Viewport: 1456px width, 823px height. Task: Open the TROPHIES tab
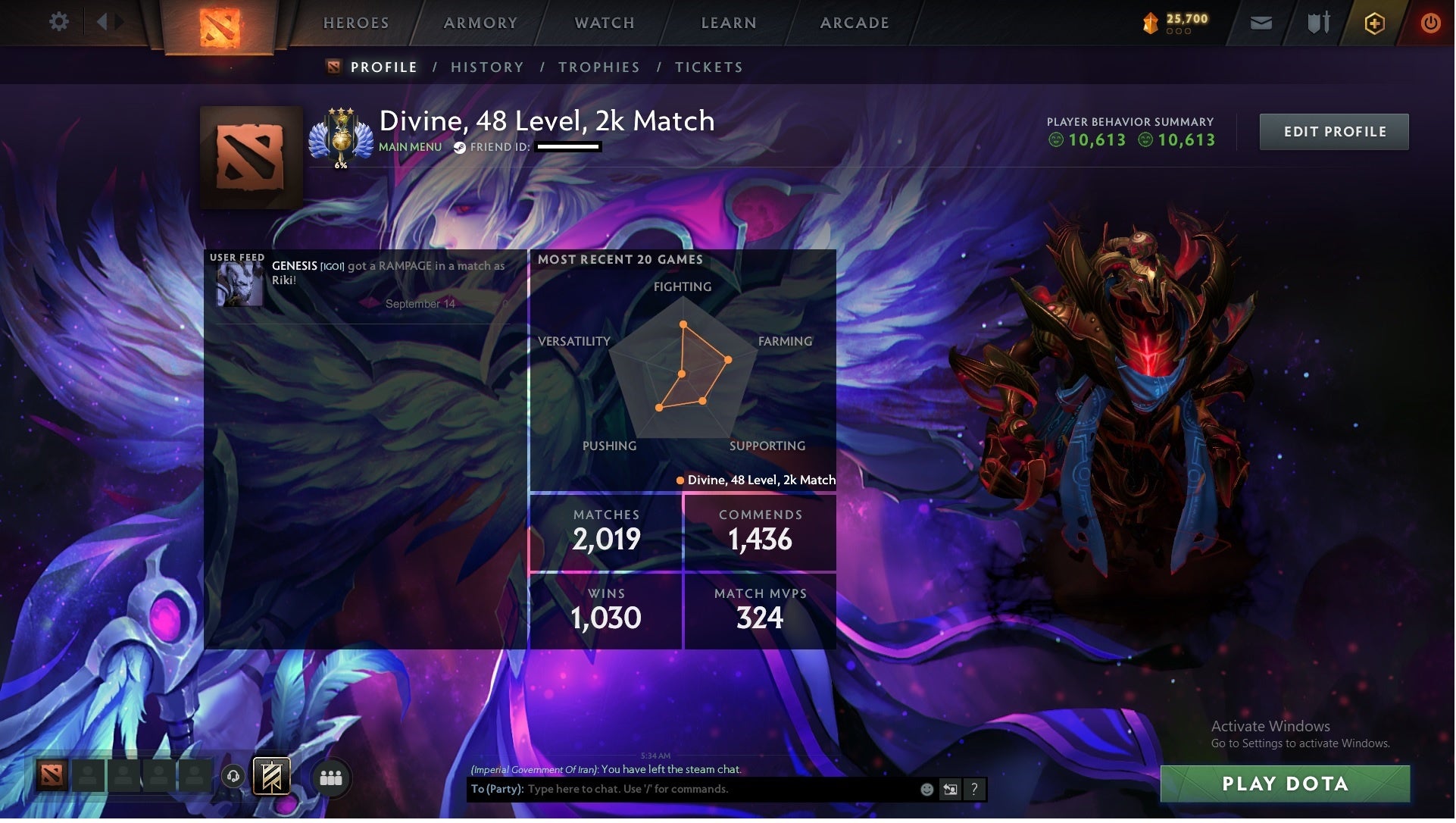click(598, 67)
